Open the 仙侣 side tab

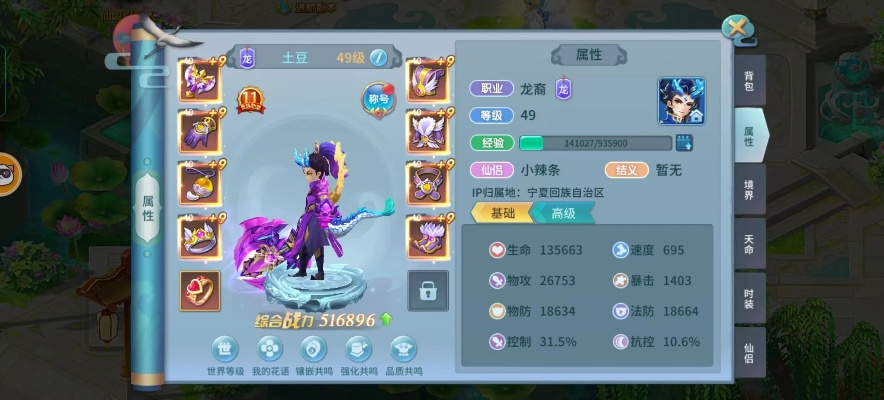click(x=748, y=353)
